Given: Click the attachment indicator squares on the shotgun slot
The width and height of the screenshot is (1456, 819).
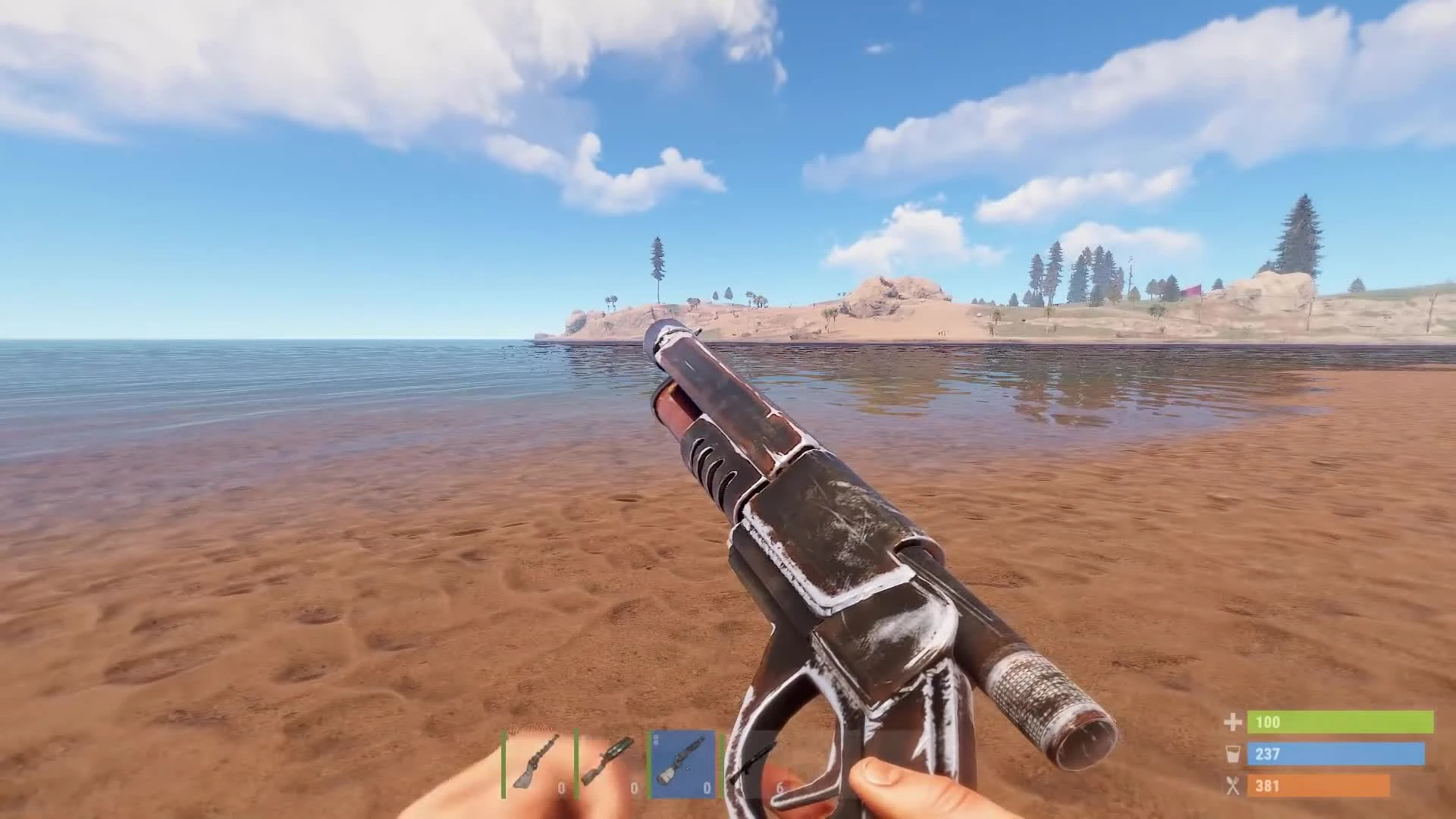Looking at the screenshot, I should coord(657,739).
